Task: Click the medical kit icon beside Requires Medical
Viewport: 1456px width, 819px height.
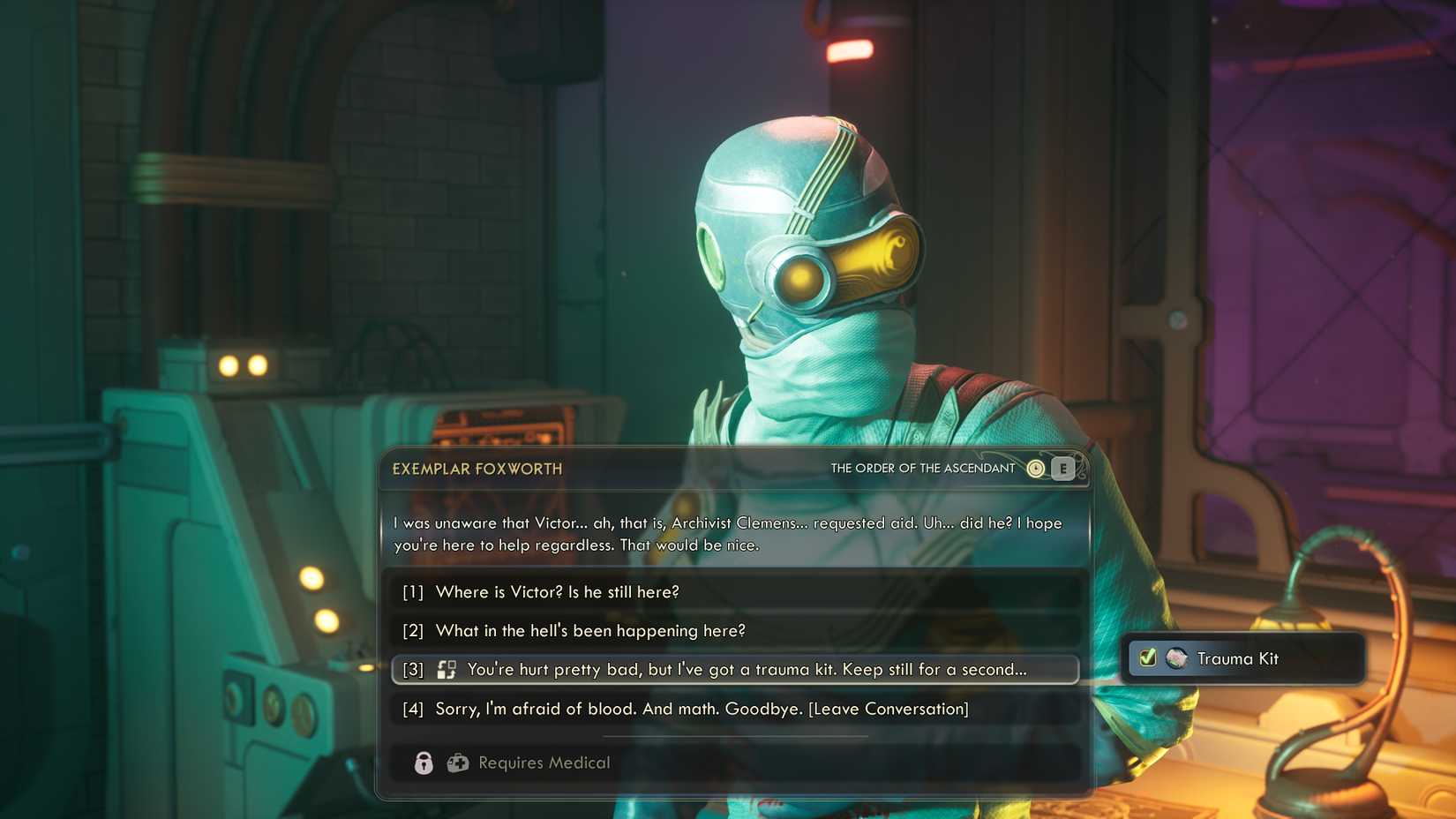Action: click(x=458, y=763)
